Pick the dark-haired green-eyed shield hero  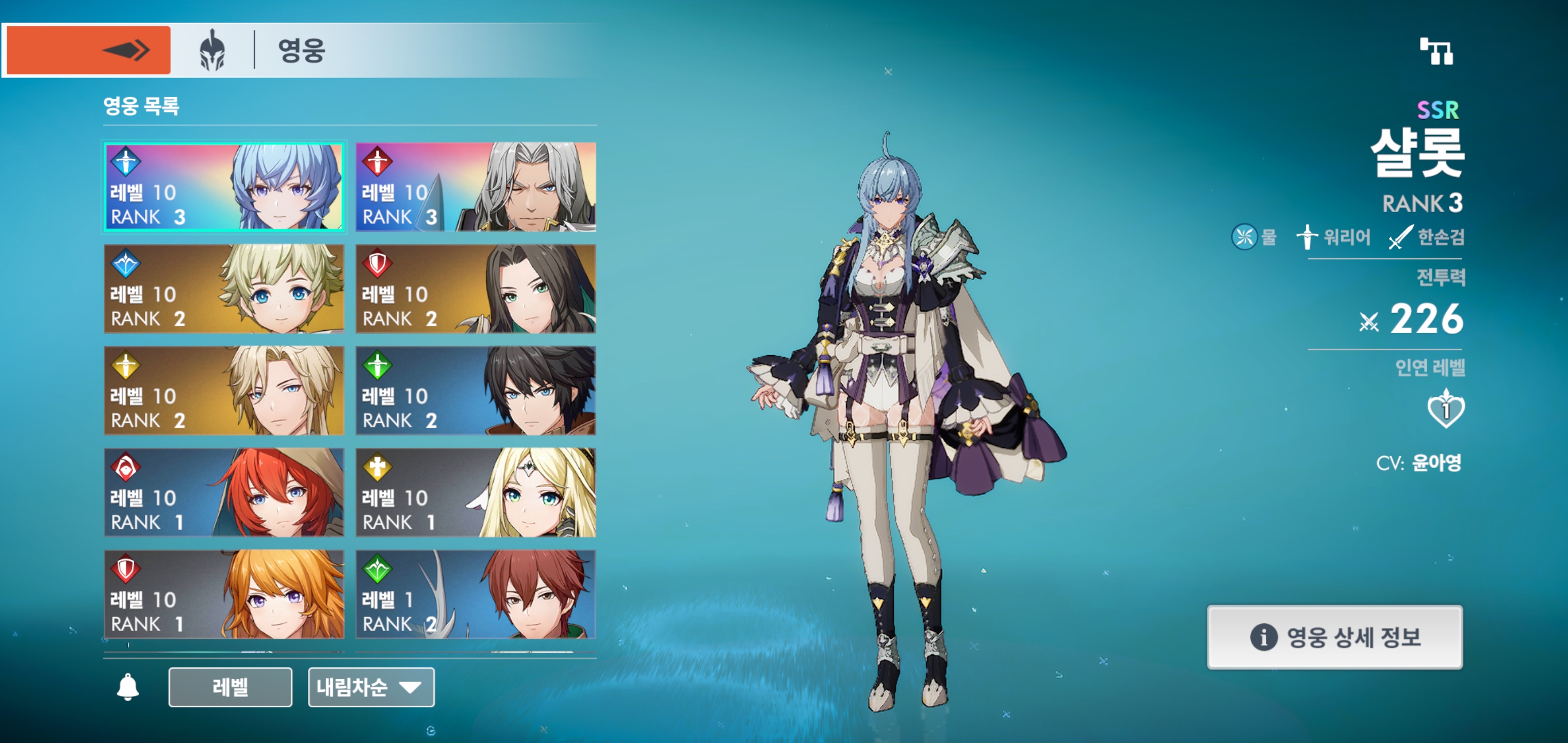[x=476, y=288]
